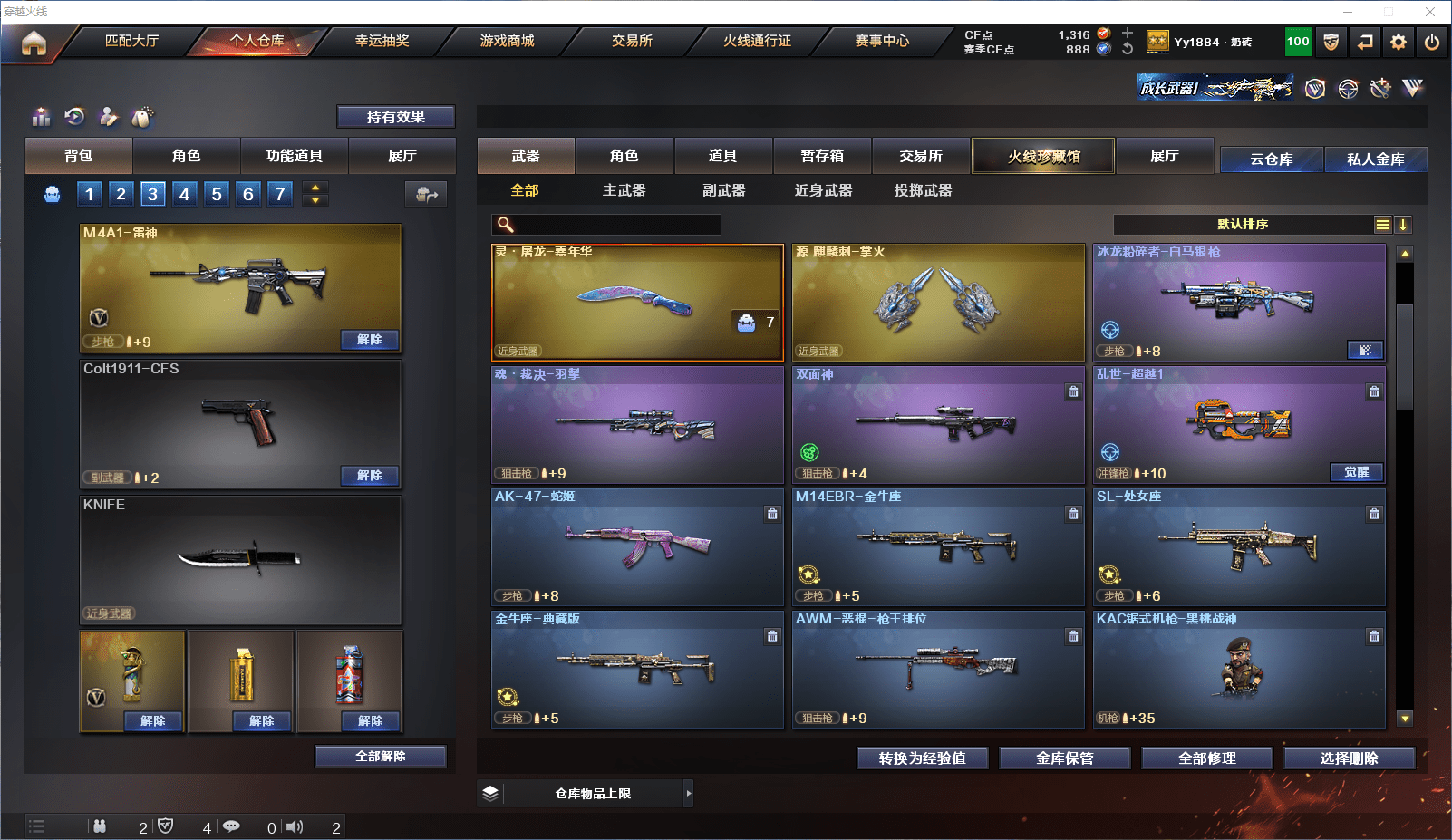Open the 云仓库 cloud warehouse
The image size is (1452, 840).
[x=1271, y=159]
